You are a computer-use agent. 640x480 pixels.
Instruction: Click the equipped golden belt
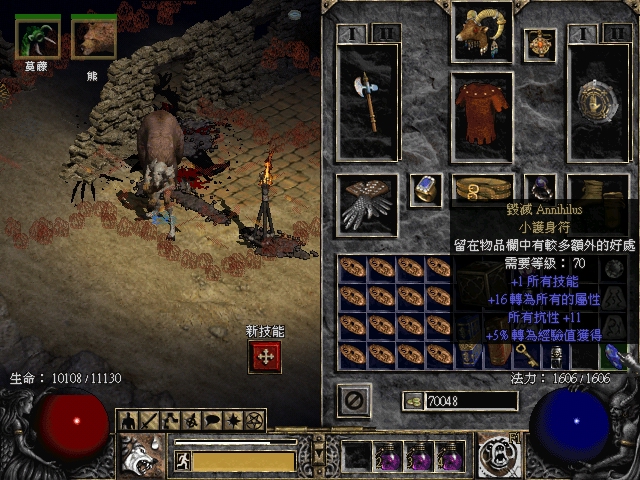482,188
